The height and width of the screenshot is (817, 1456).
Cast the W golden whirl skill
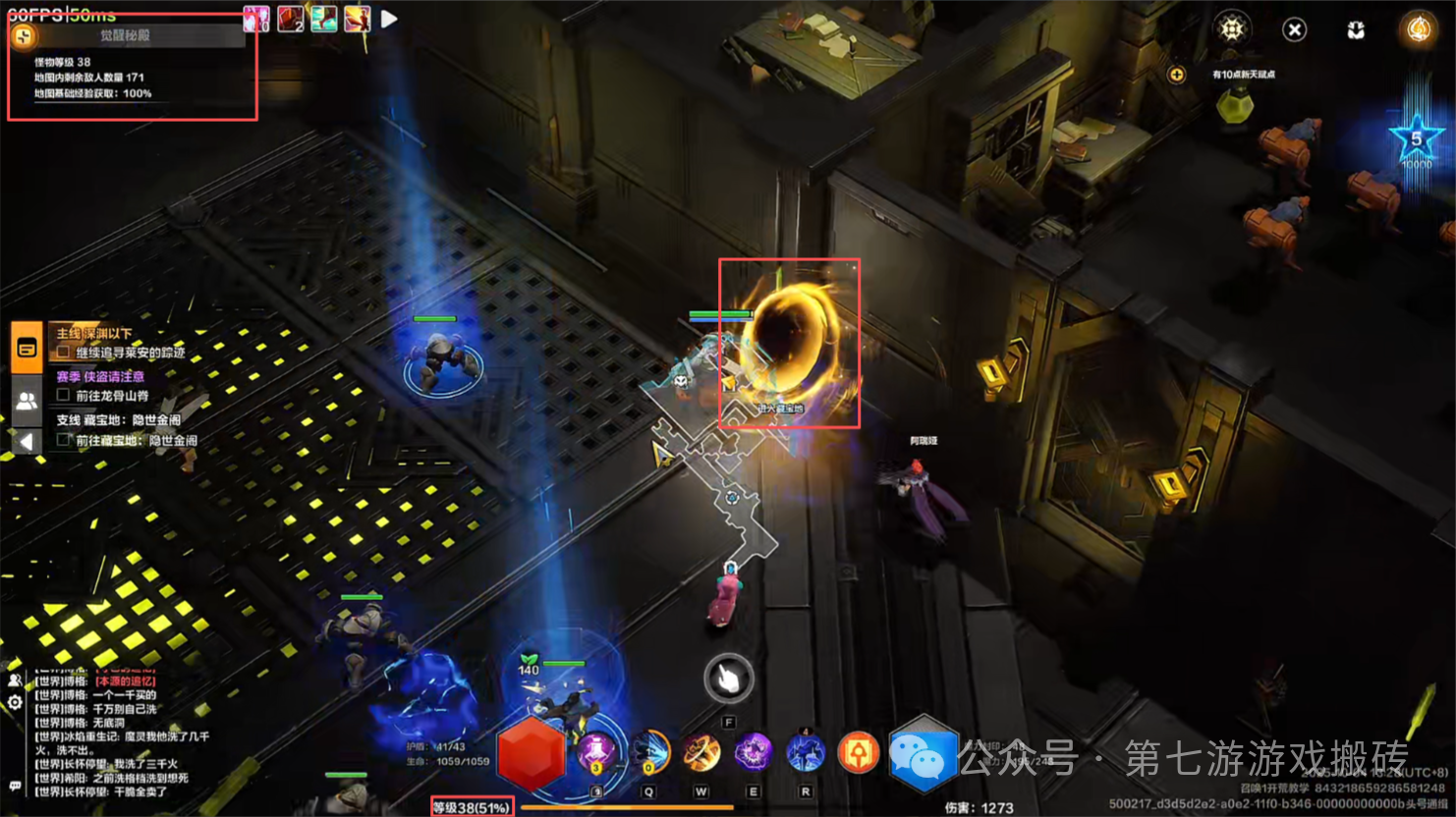(x=701, y=753)
